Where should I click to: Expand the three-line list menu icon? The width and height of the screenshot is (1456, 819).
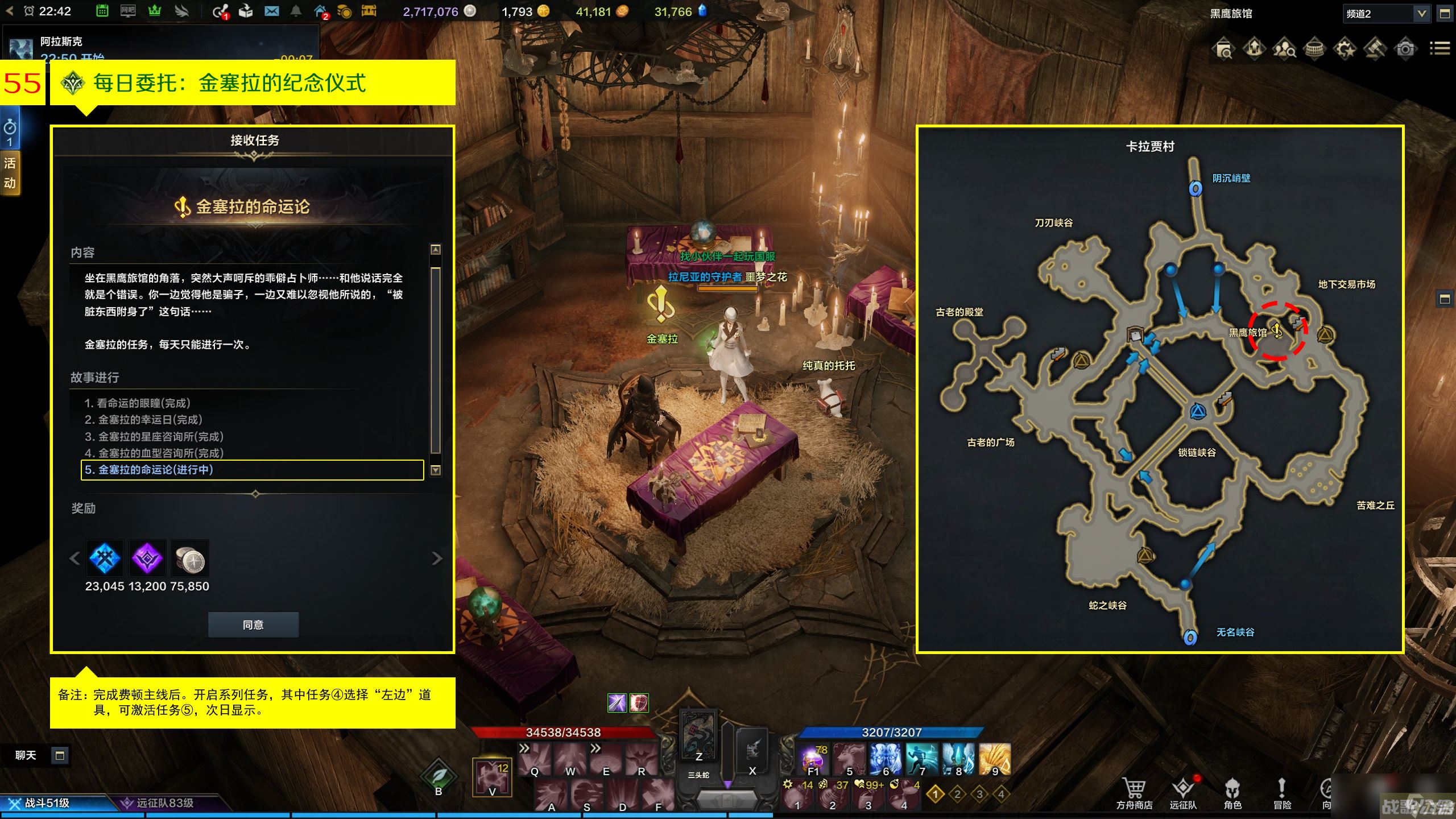[x=1440, y=49]
